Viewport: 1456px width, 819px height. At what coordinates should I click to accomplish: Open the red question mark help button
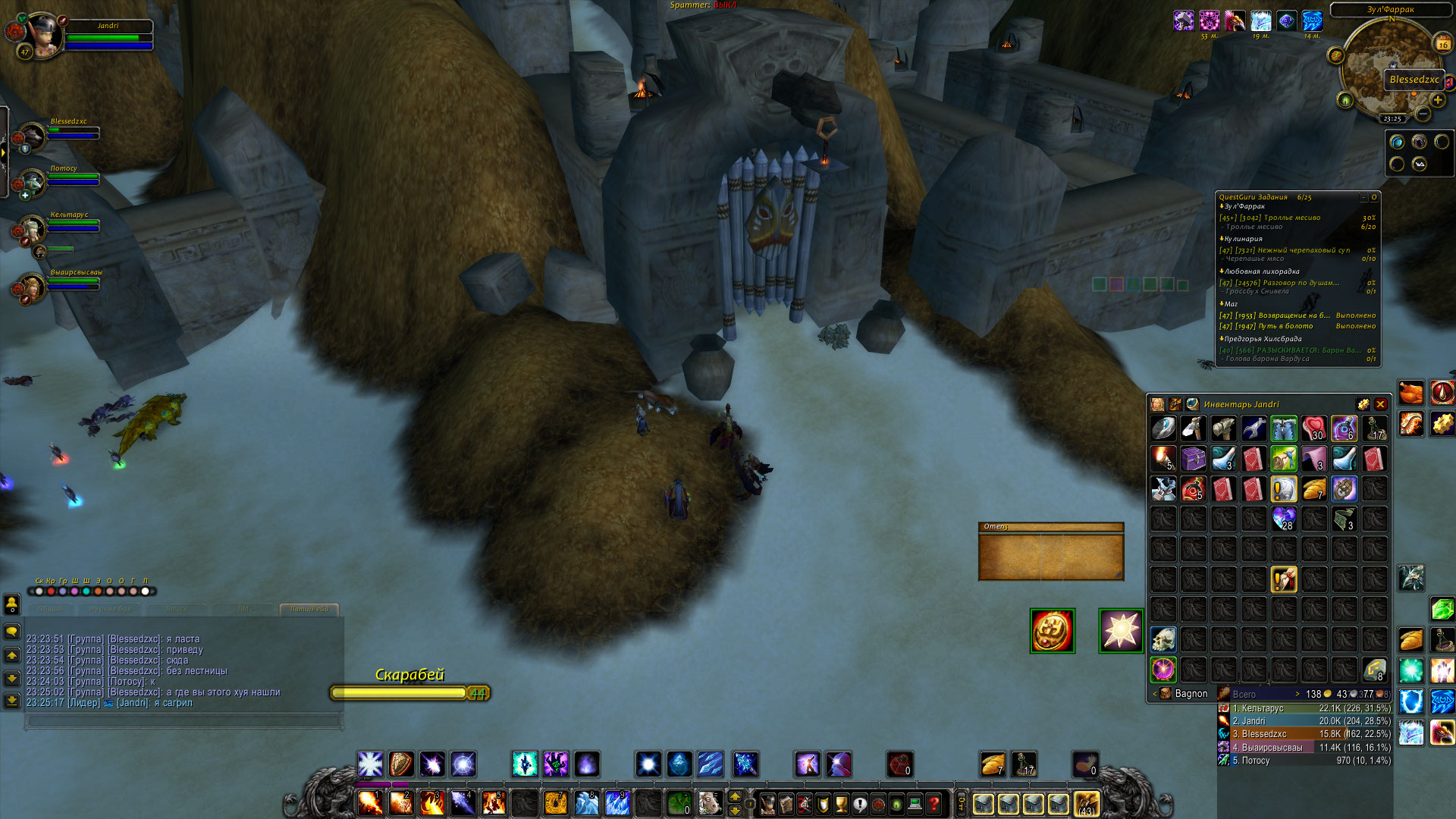tap(934, 803)
